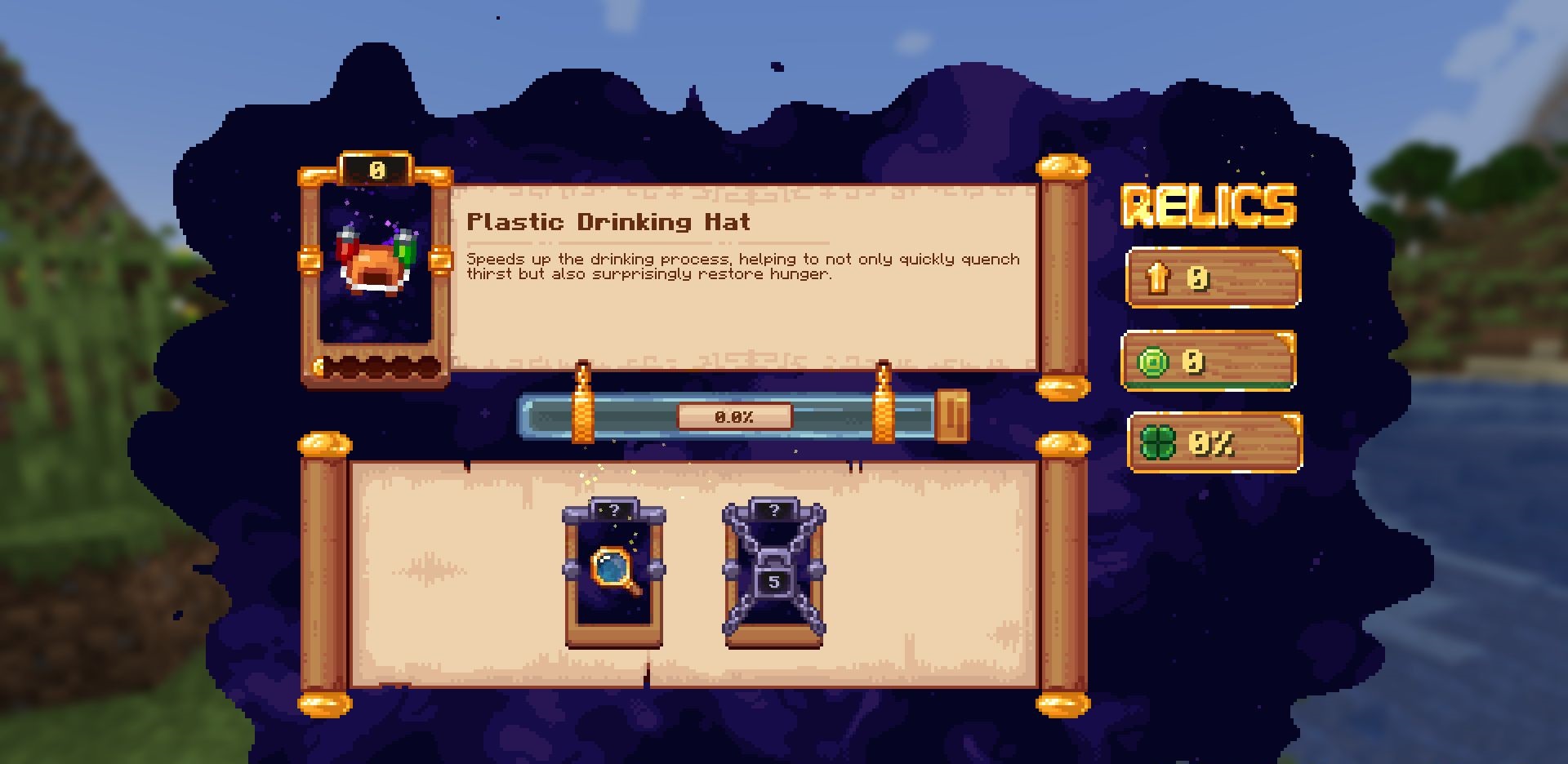
Task: Click the green coin points plaque
Action: pos(1209,361)
